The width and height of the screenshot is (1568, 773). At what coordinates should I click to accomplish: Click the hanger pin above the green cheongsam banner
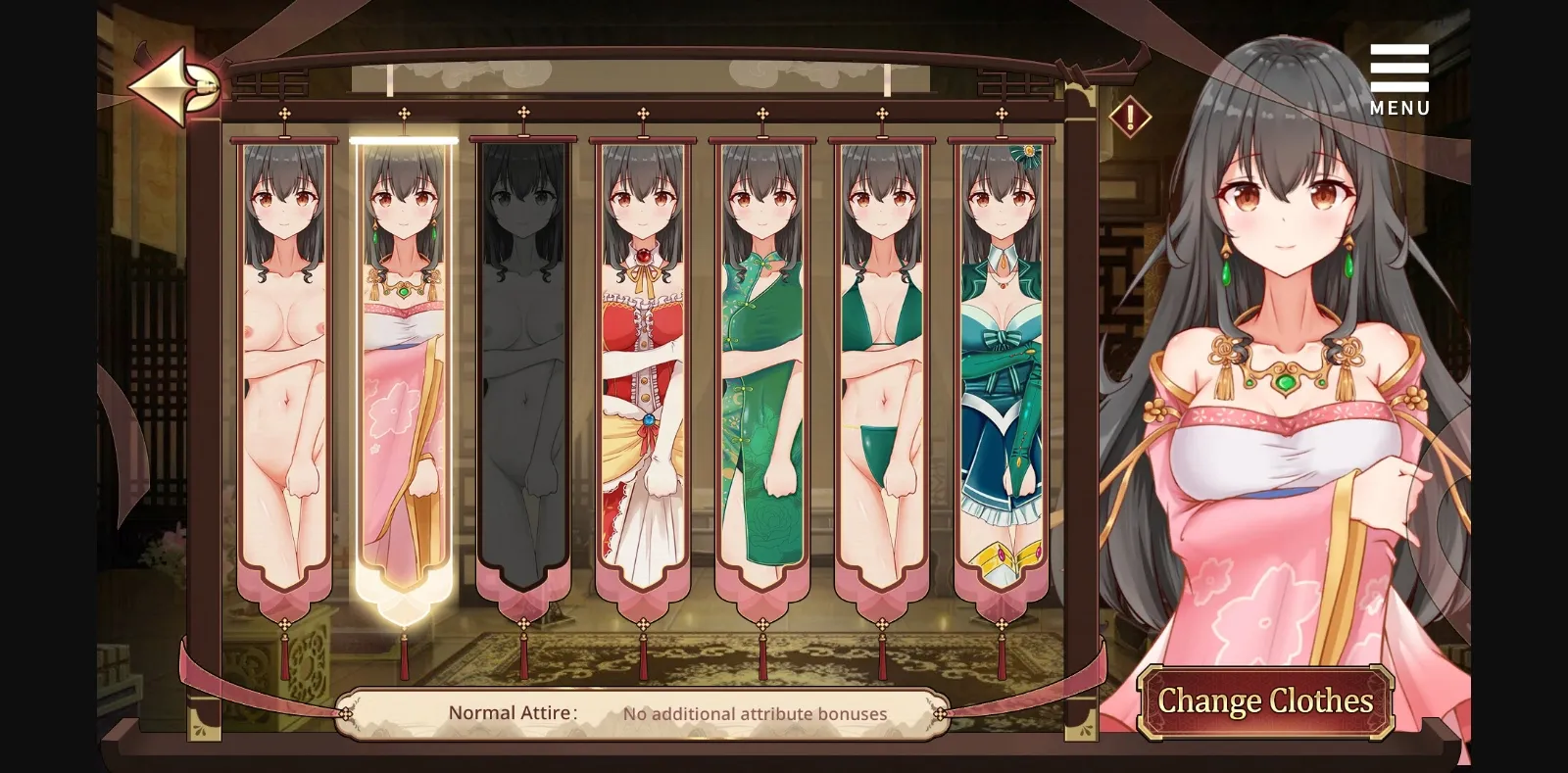pos(762,115)
